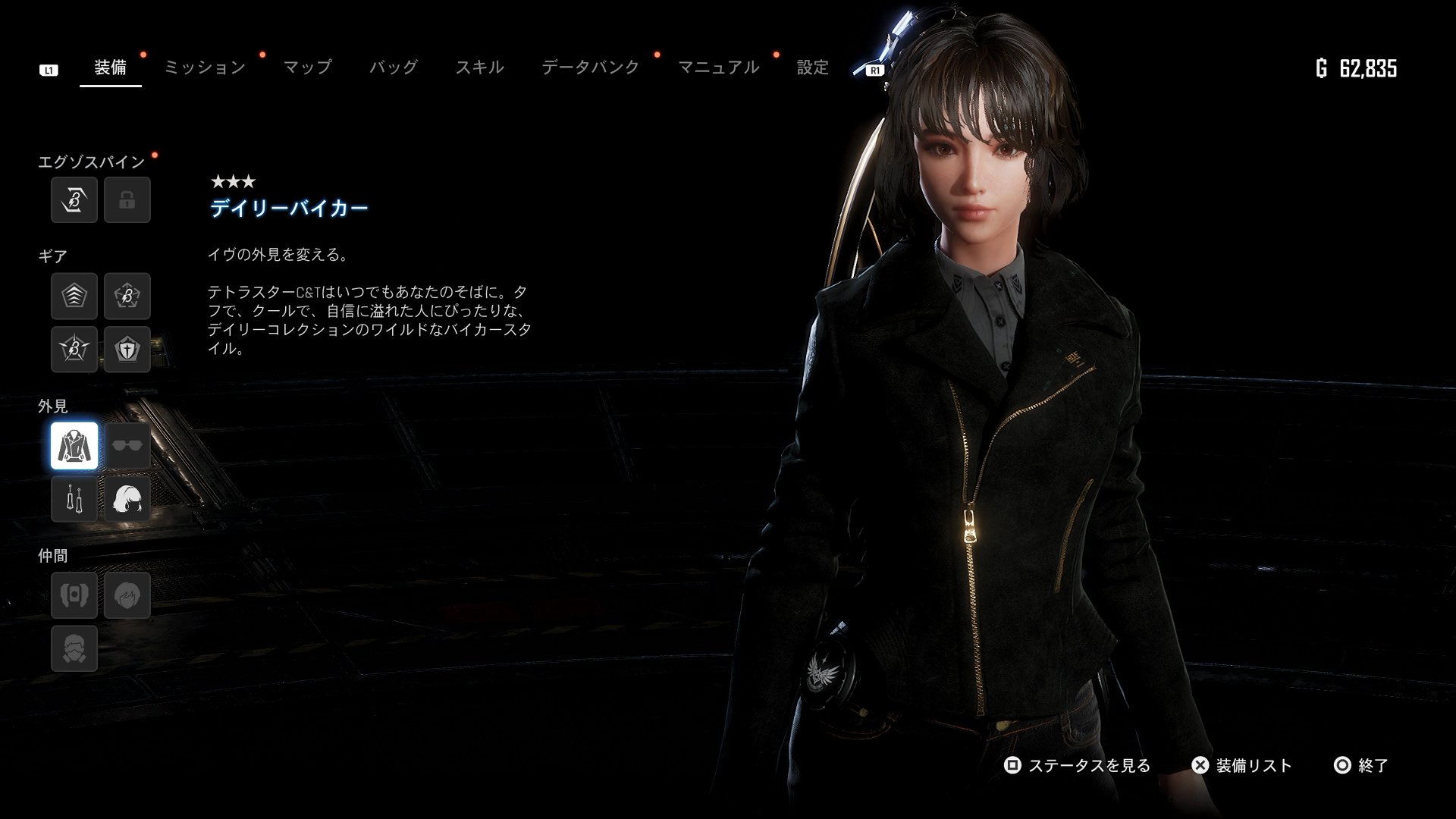This screenshot has height=819, width=1456.
Task: Click the locked Exospine slot
Action: (127, 200)
